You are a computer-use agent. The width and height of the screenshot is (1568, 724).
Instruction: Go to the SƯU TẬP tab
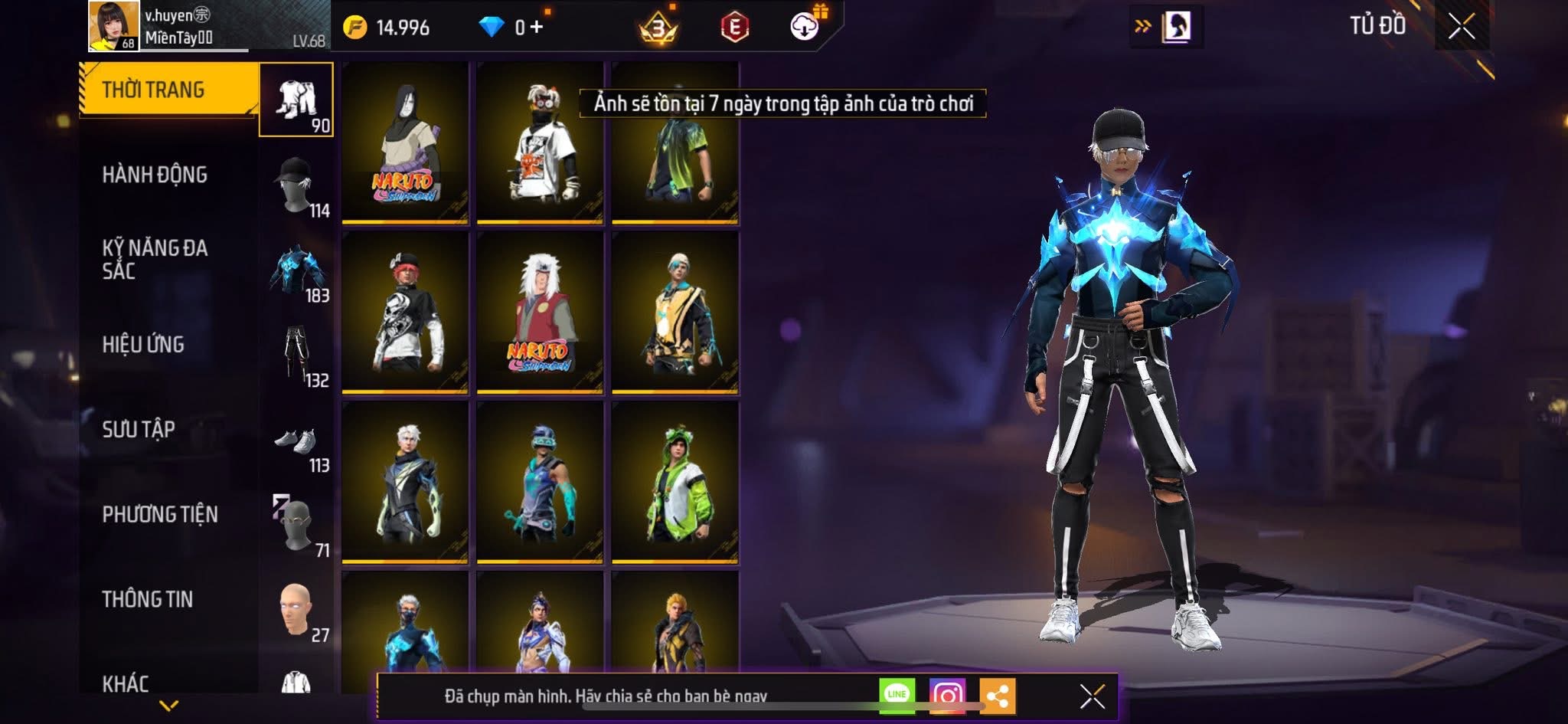(139, 429)
